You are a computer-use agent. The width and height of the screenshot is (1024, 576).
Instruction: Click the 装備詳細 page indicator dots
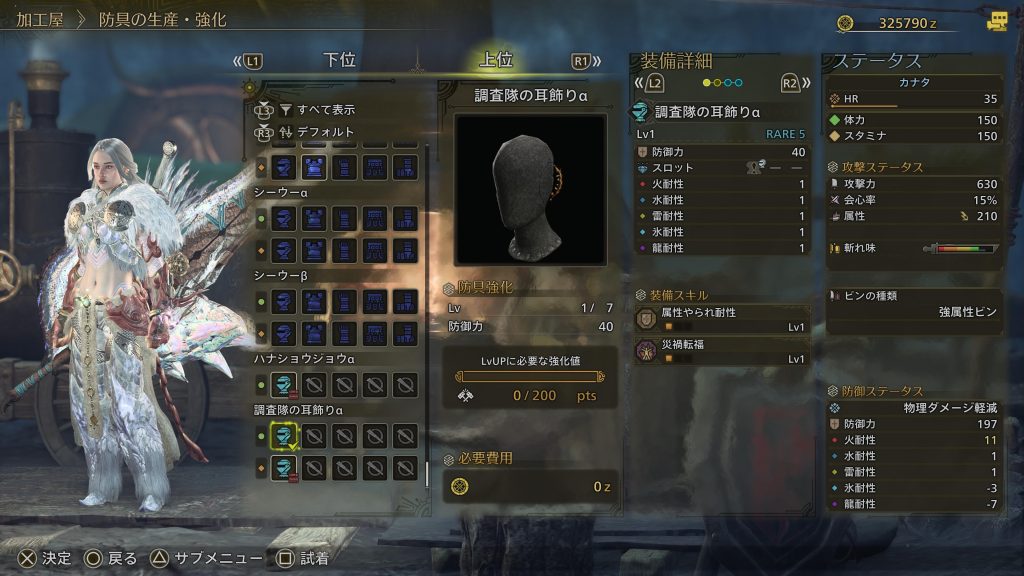pos(721,83)
